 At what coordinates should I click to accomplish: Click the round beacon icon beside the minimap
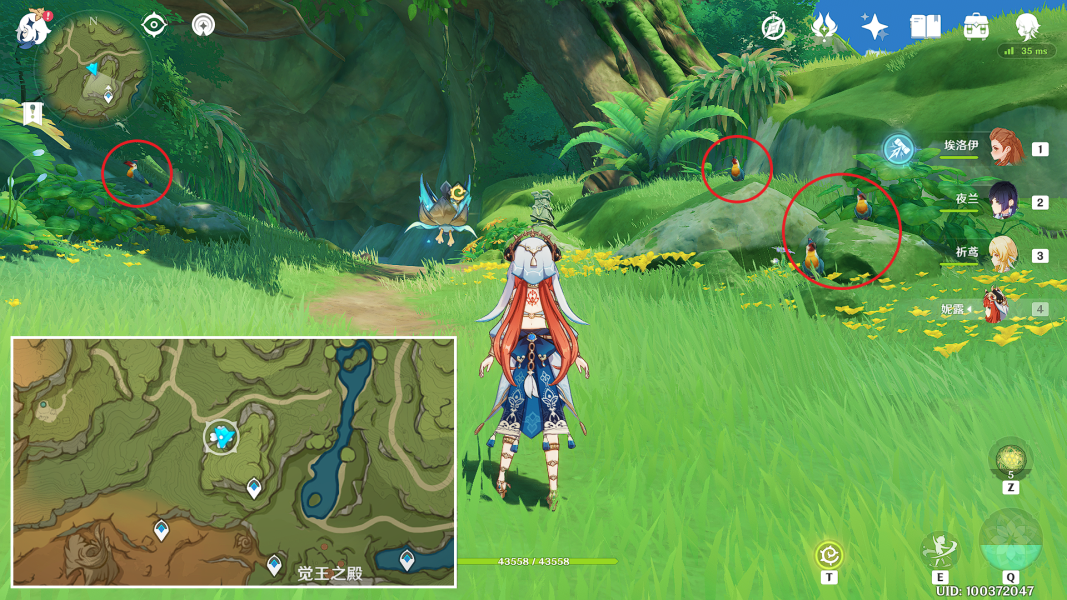tap(204, 24)
